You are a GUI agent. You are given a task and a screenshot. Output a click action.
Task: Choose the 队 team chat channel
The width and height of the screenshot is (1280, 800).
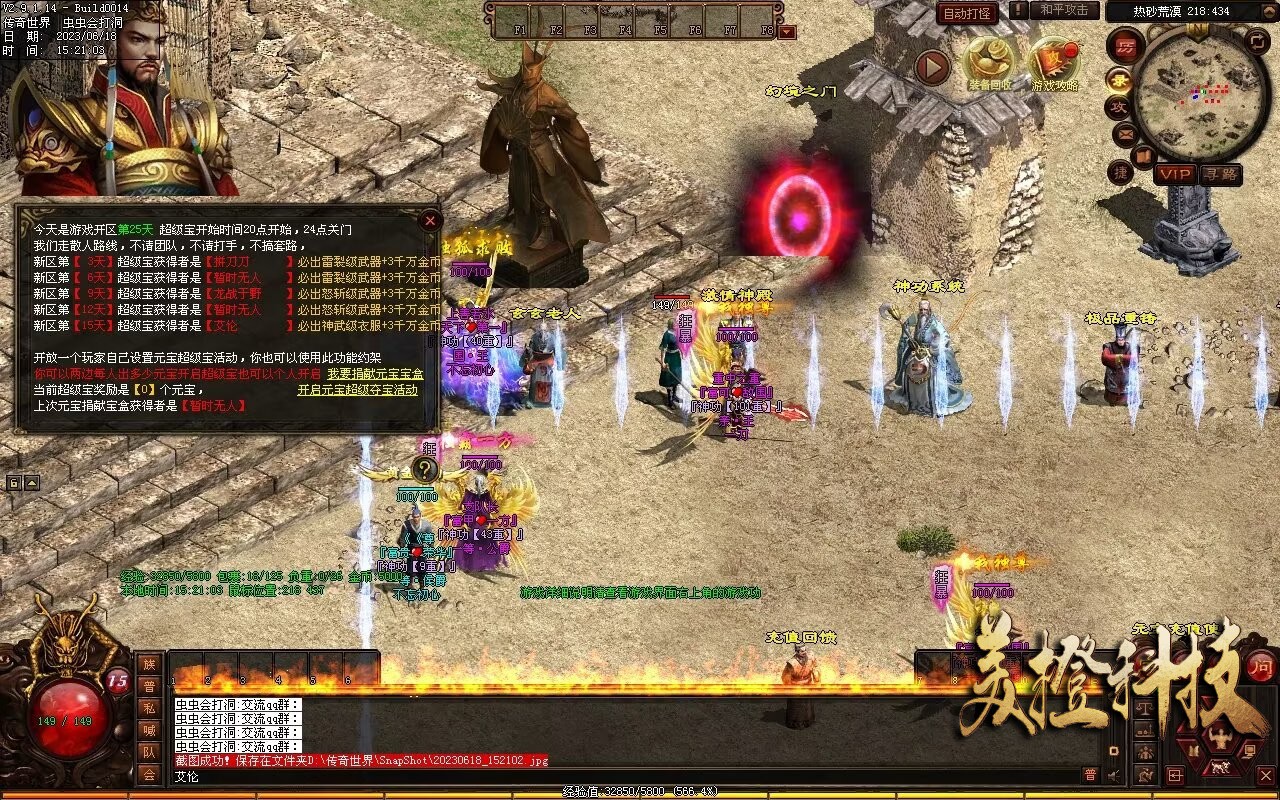(x=149, y=752)
